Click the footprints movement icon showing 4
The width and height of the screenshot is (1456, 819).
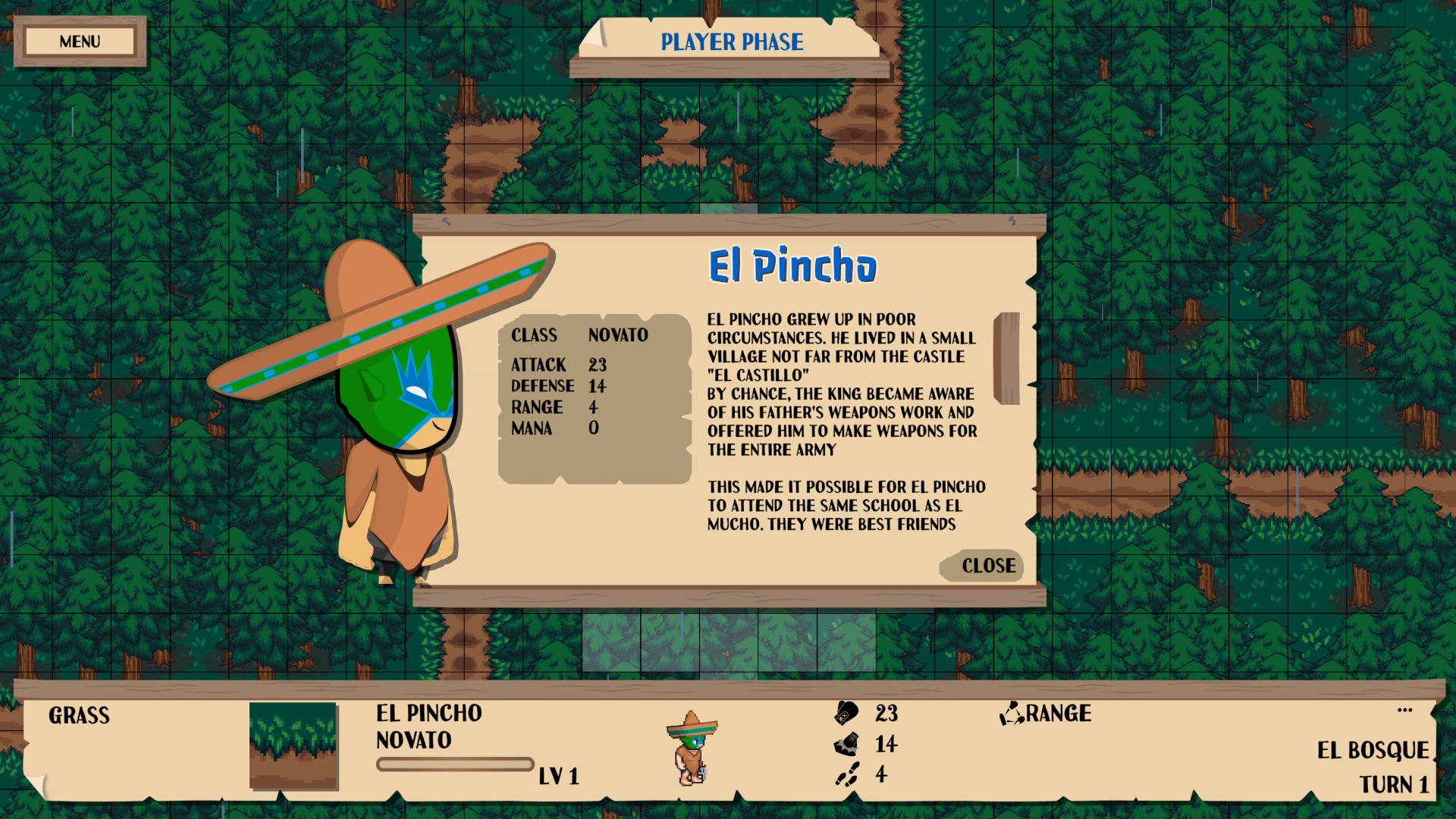point(848,774)
